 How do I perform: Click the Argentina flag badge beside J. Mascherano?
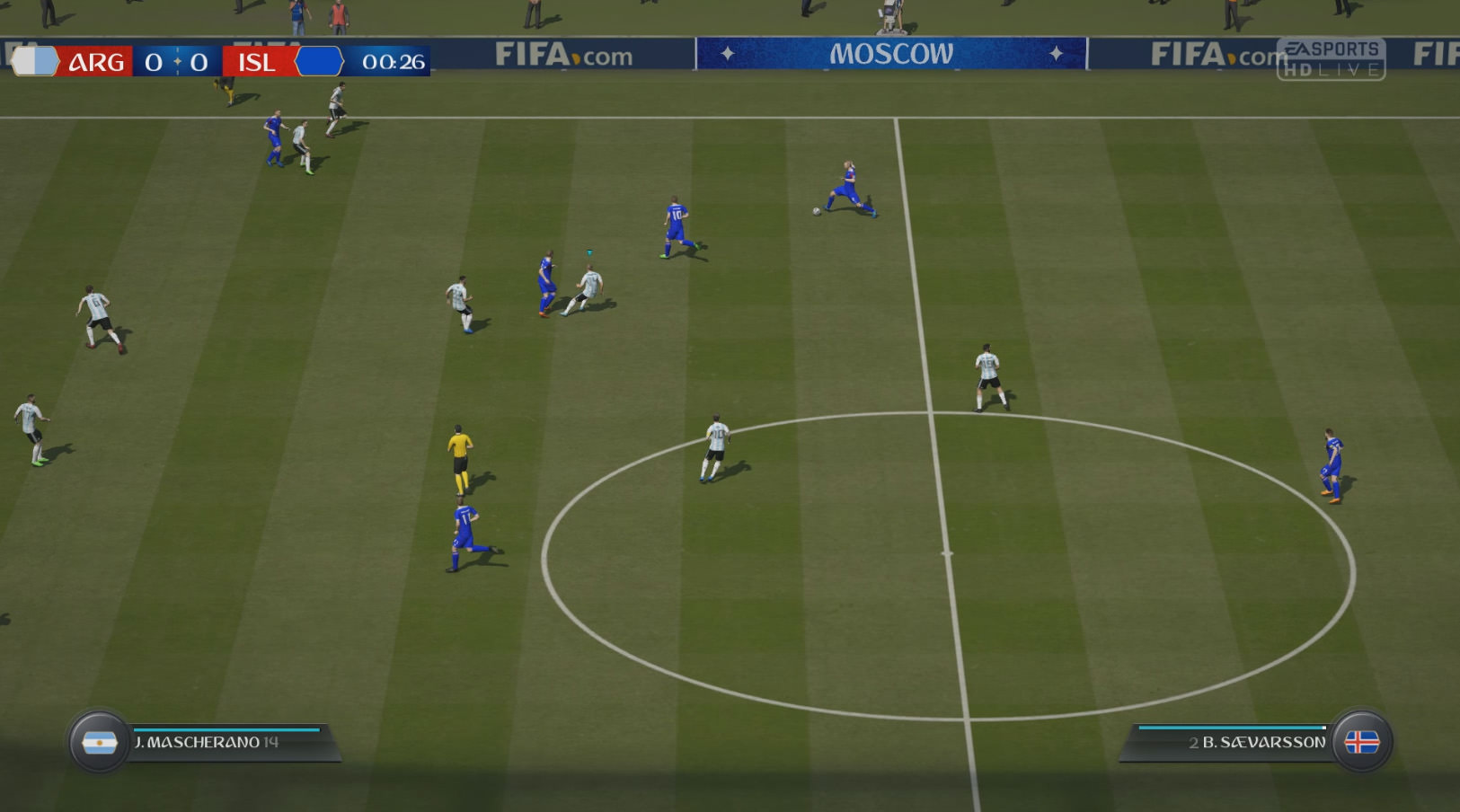point(99,742)
